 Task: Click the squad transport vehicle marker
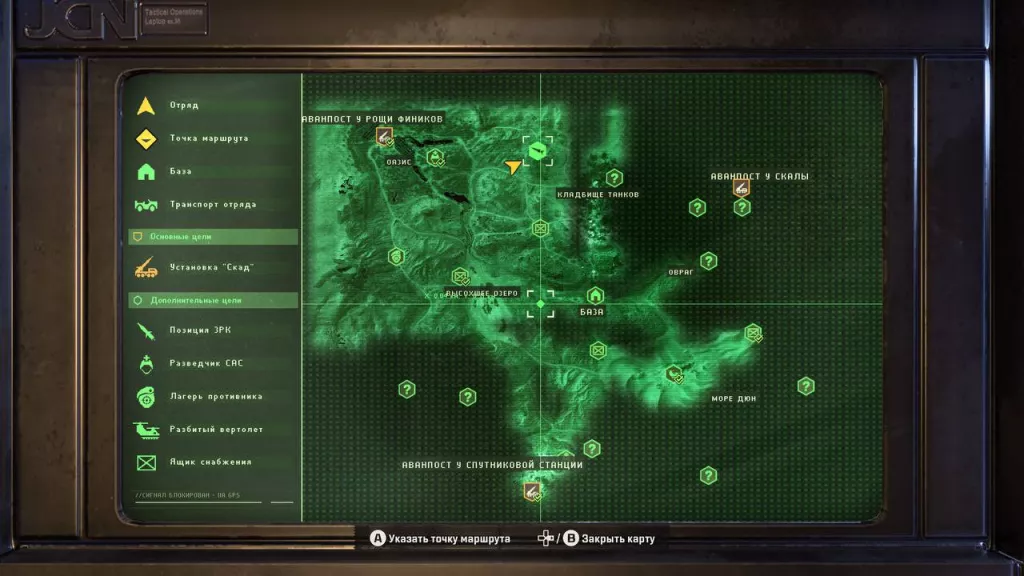tap(540, 152)
